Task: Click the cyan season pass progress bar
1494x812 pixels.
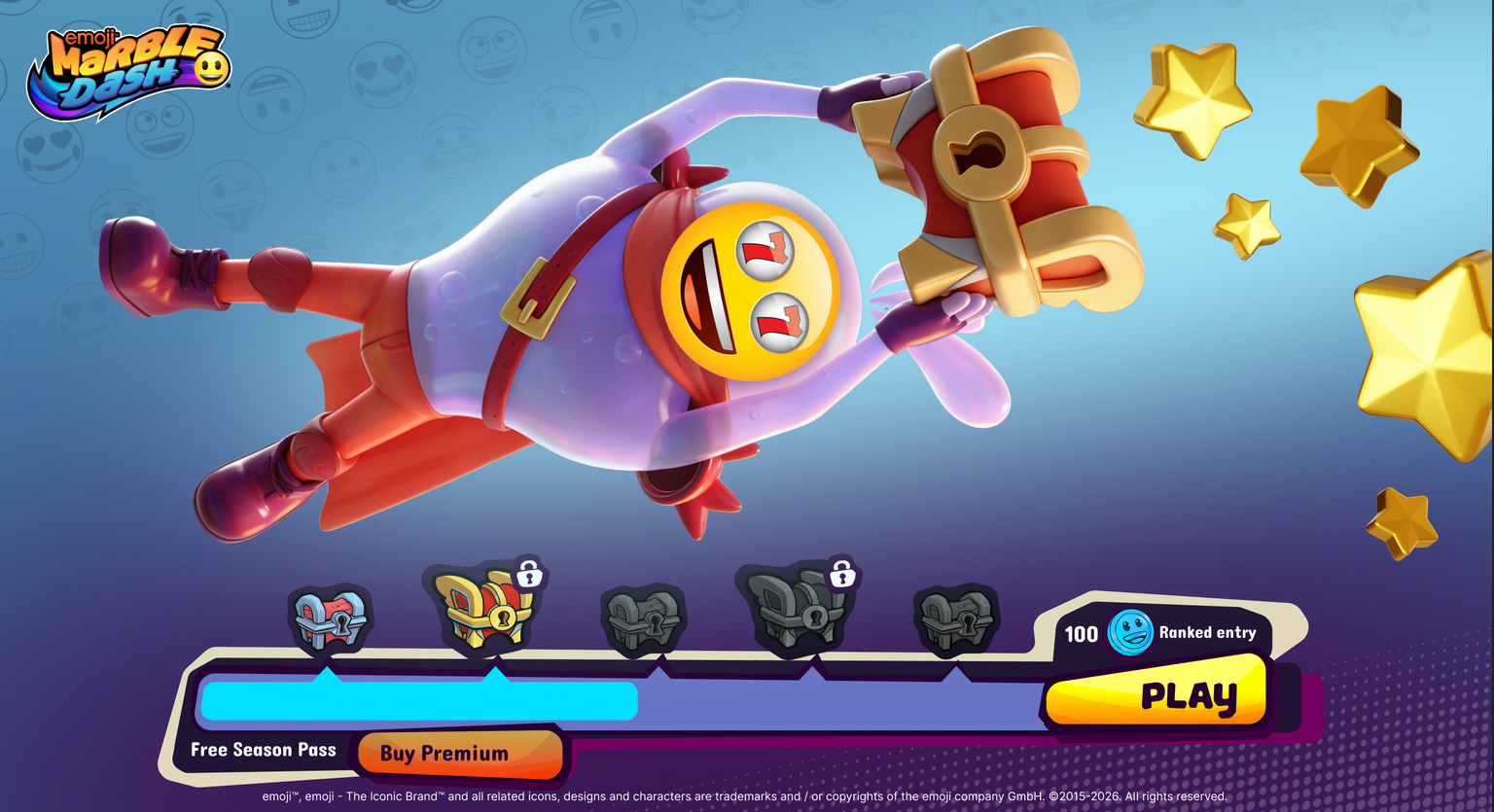Action: click(418, 700)
